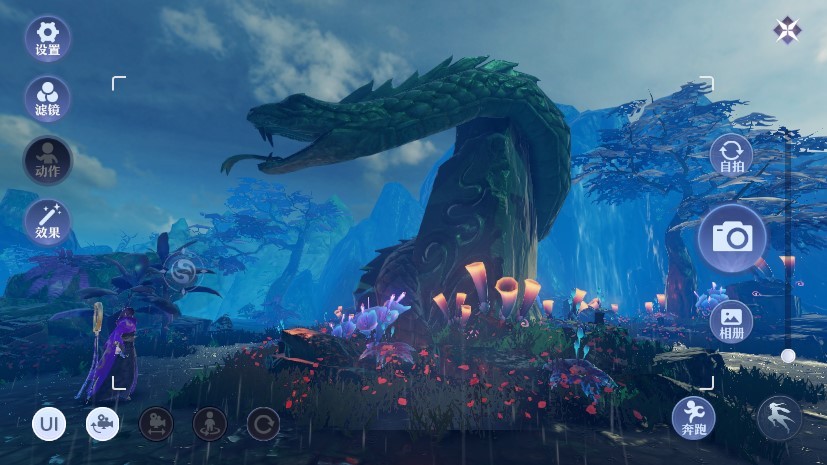Click the circular reset arrow icon
Screen dimensions: 827x465
[263, 424]
